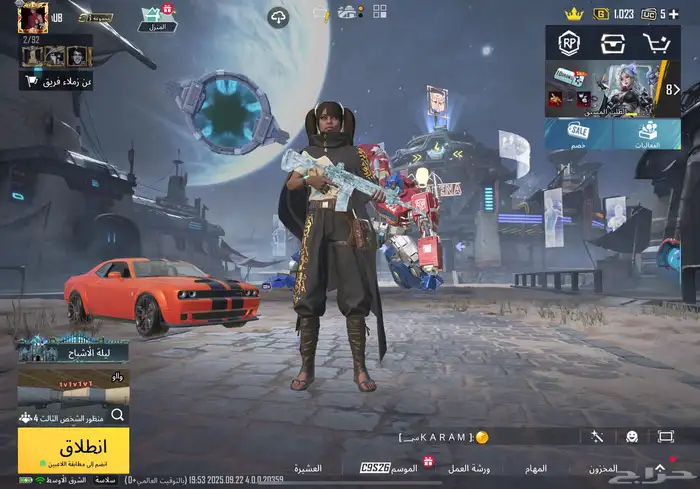Screen dimensions: 700x489
Task: Open the Royale Pass (RP) icon
Action: [x=570, y=43]
